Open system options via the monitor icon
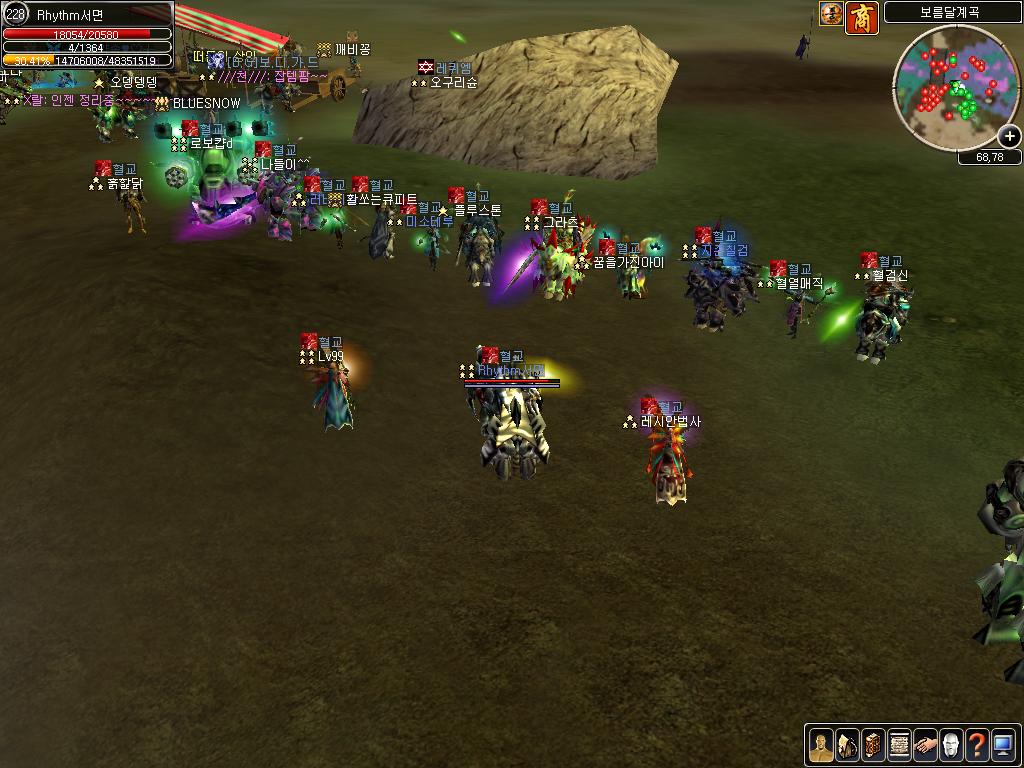 coord(1003,745)
